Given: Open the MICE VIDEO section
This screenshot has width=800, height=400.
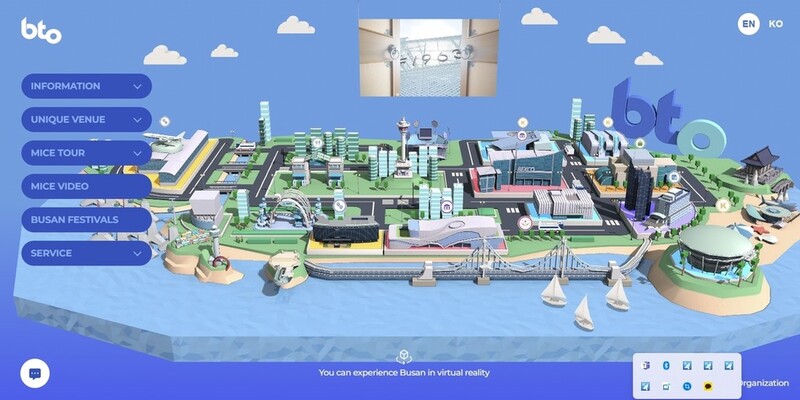Looking at the screenshot, I should pyautogui.click(x=85, y=186).
